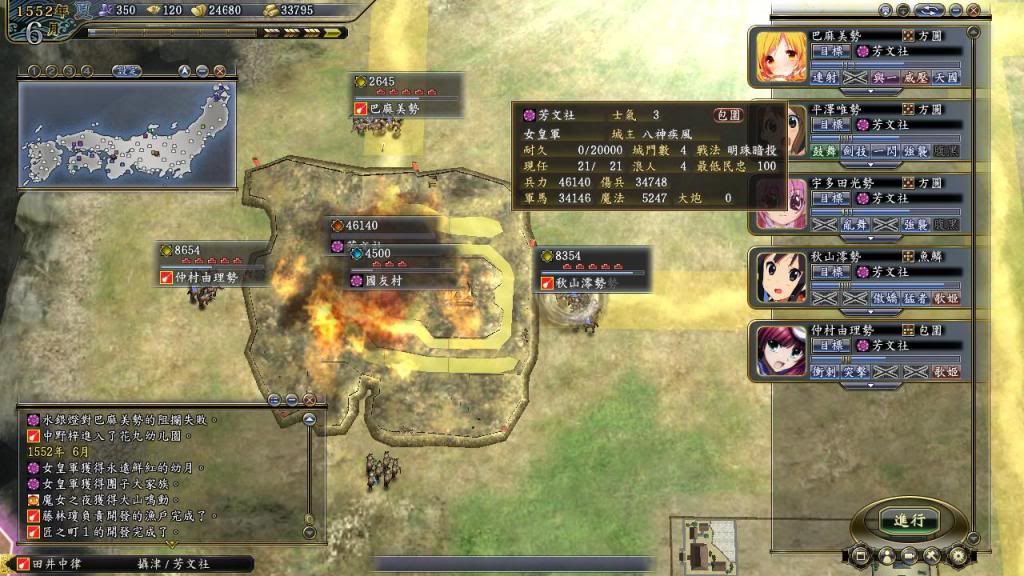Activate 巴麻美's 天國 tactic
The height and width of the screenshot is (576, 1024).
946,77
